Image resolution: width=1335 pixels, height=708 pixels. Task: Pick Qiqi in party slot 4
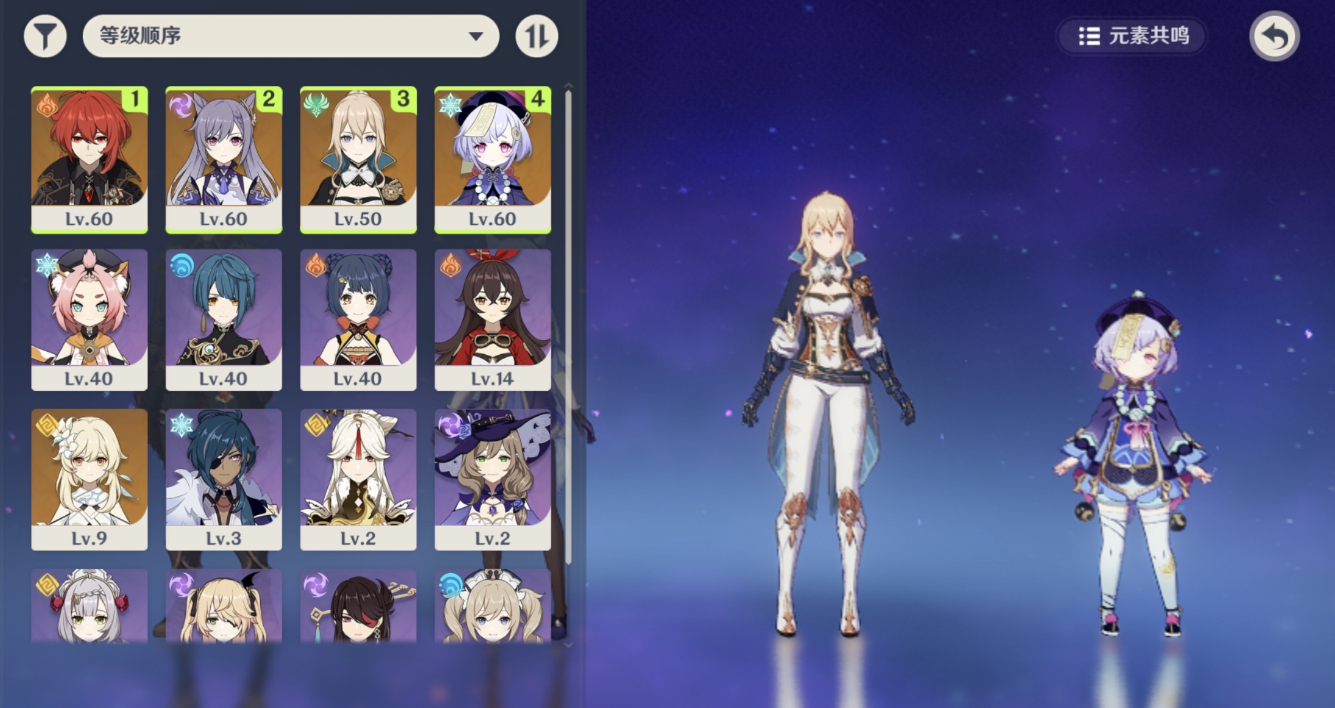[x=492, y=159]
